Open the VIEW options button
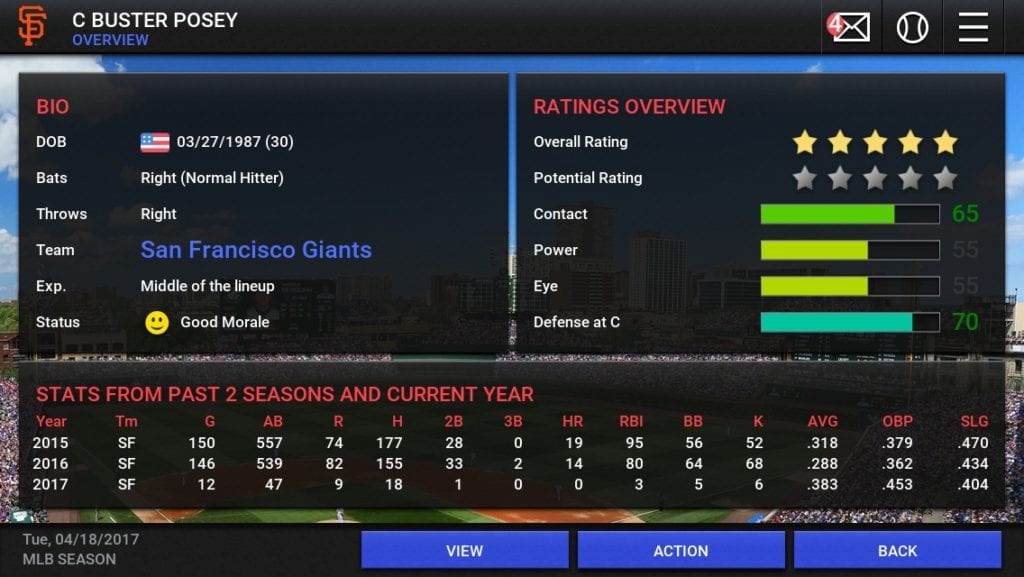Screen dimensions: 1024x577 tap(464, 550)
